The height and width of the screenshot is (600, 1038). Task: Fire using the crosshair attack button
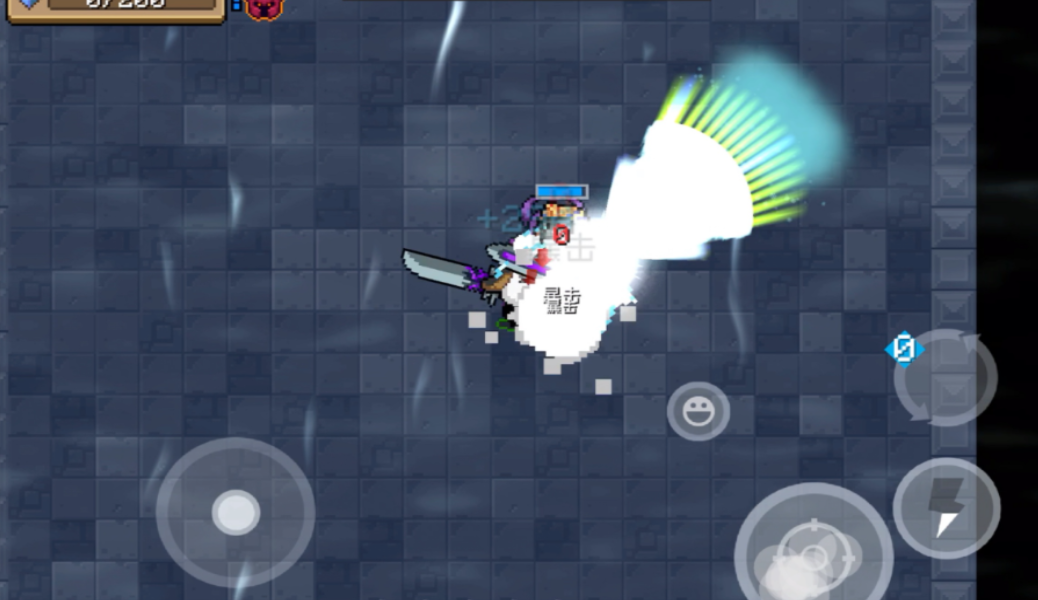coord(813,550)
